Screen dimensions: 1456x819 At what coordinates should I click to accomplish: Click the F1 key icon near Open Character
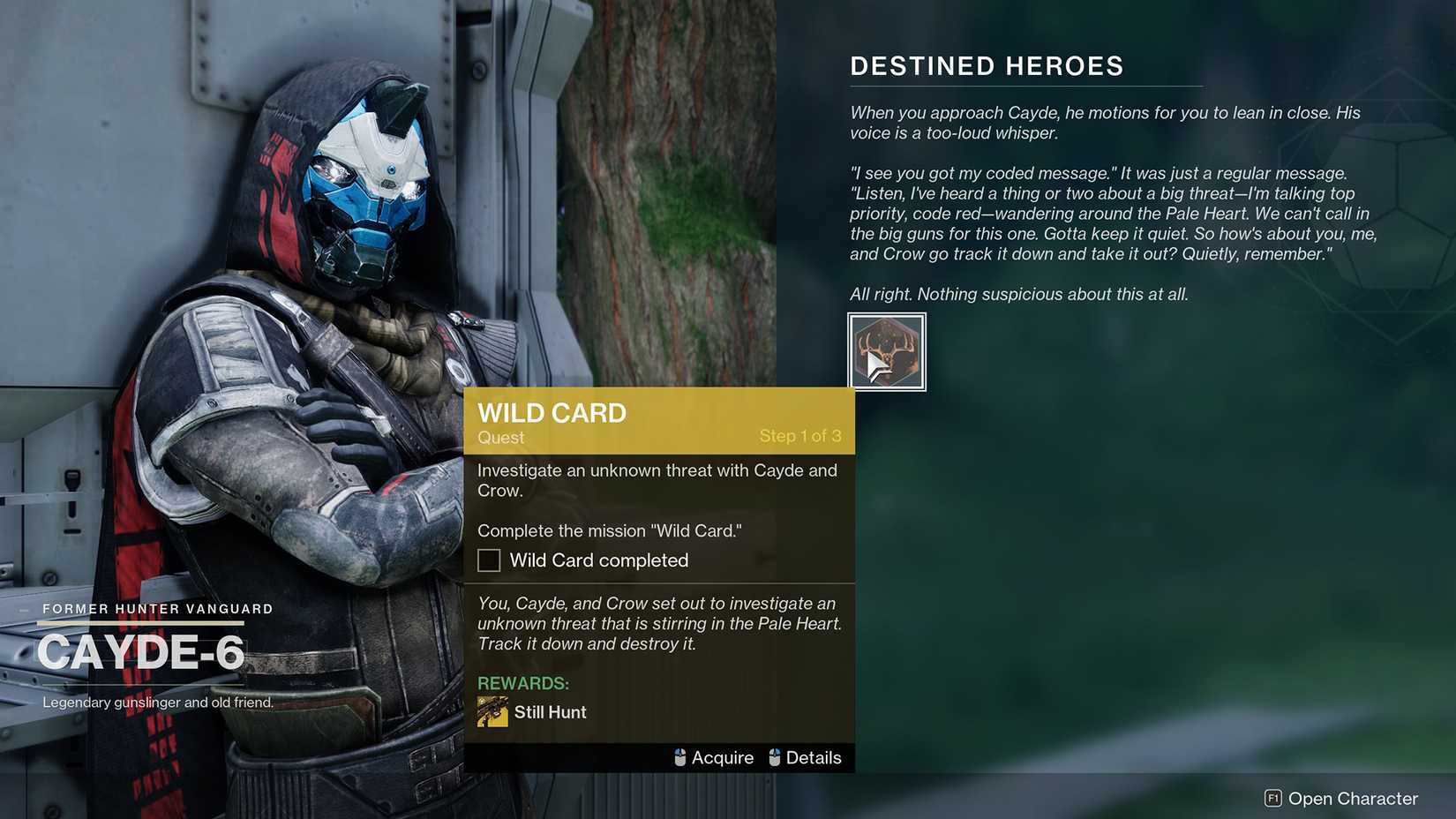tap(1273, 799)
